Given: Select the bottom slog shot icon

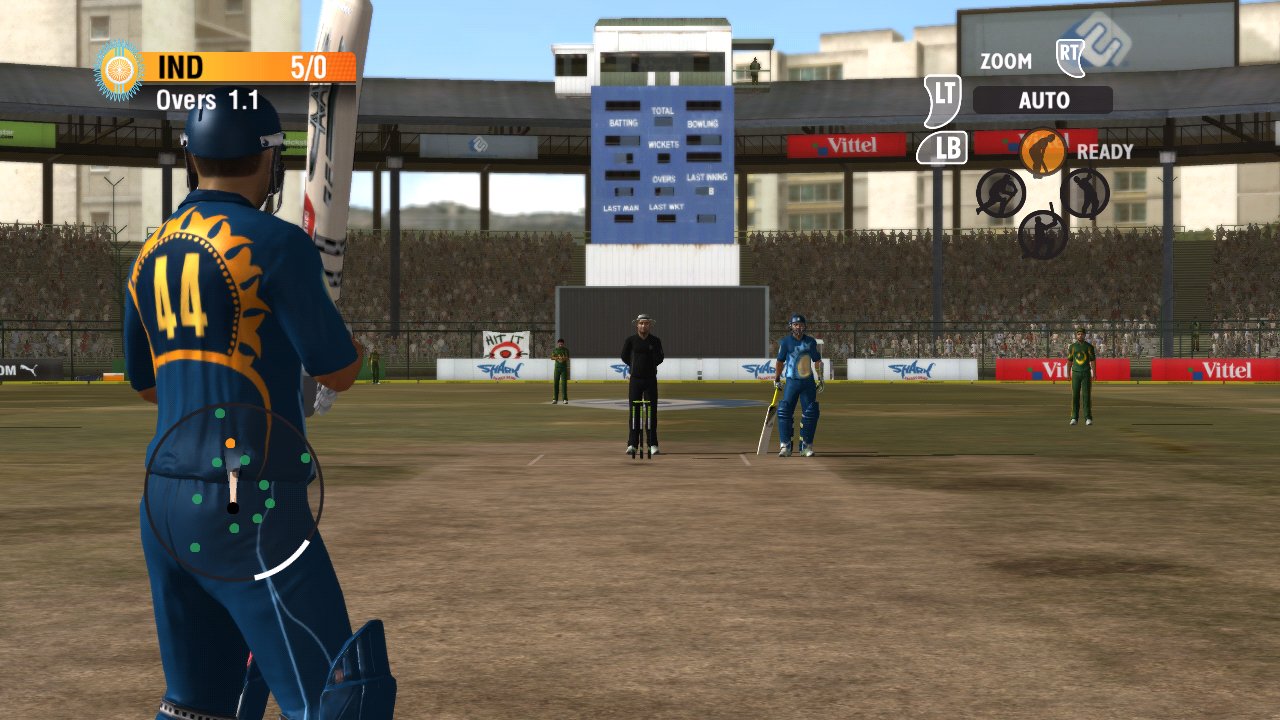Looking at the screenshot, I should click(1040, 233).
